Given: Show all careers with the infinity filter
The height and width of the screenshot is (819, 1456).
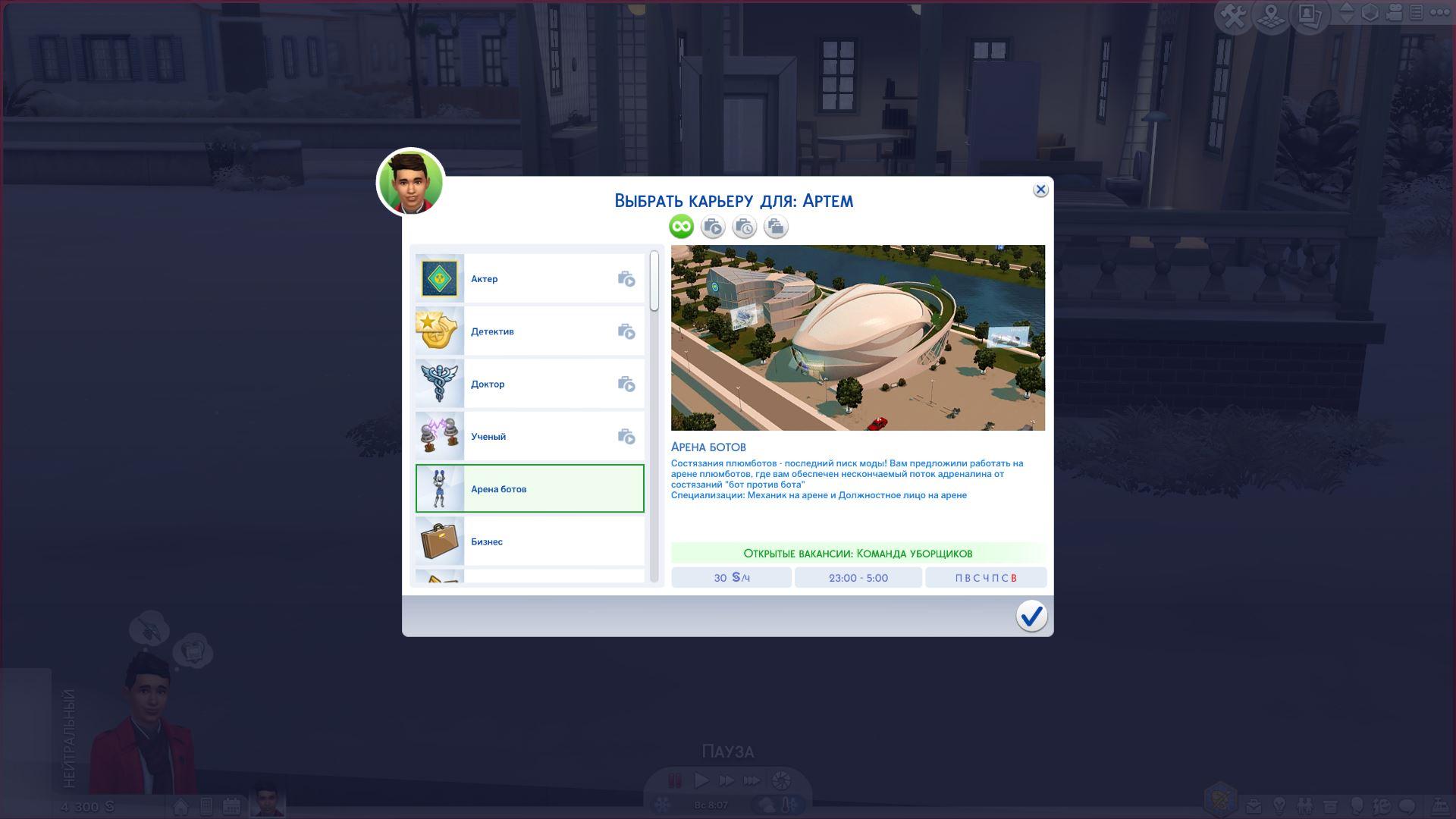Looking at the screenshot, I should [681, 227].
